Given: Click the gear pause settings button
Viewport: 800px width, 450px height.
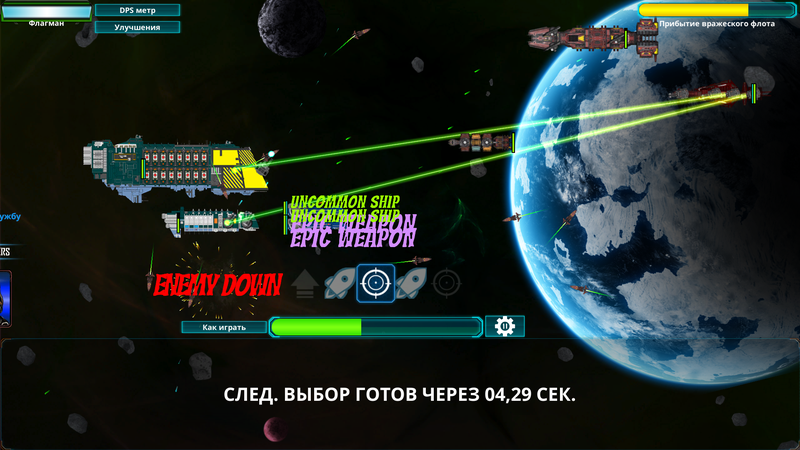Looking at the screenshot, I should pyautogui.click(x=505, y=327).
